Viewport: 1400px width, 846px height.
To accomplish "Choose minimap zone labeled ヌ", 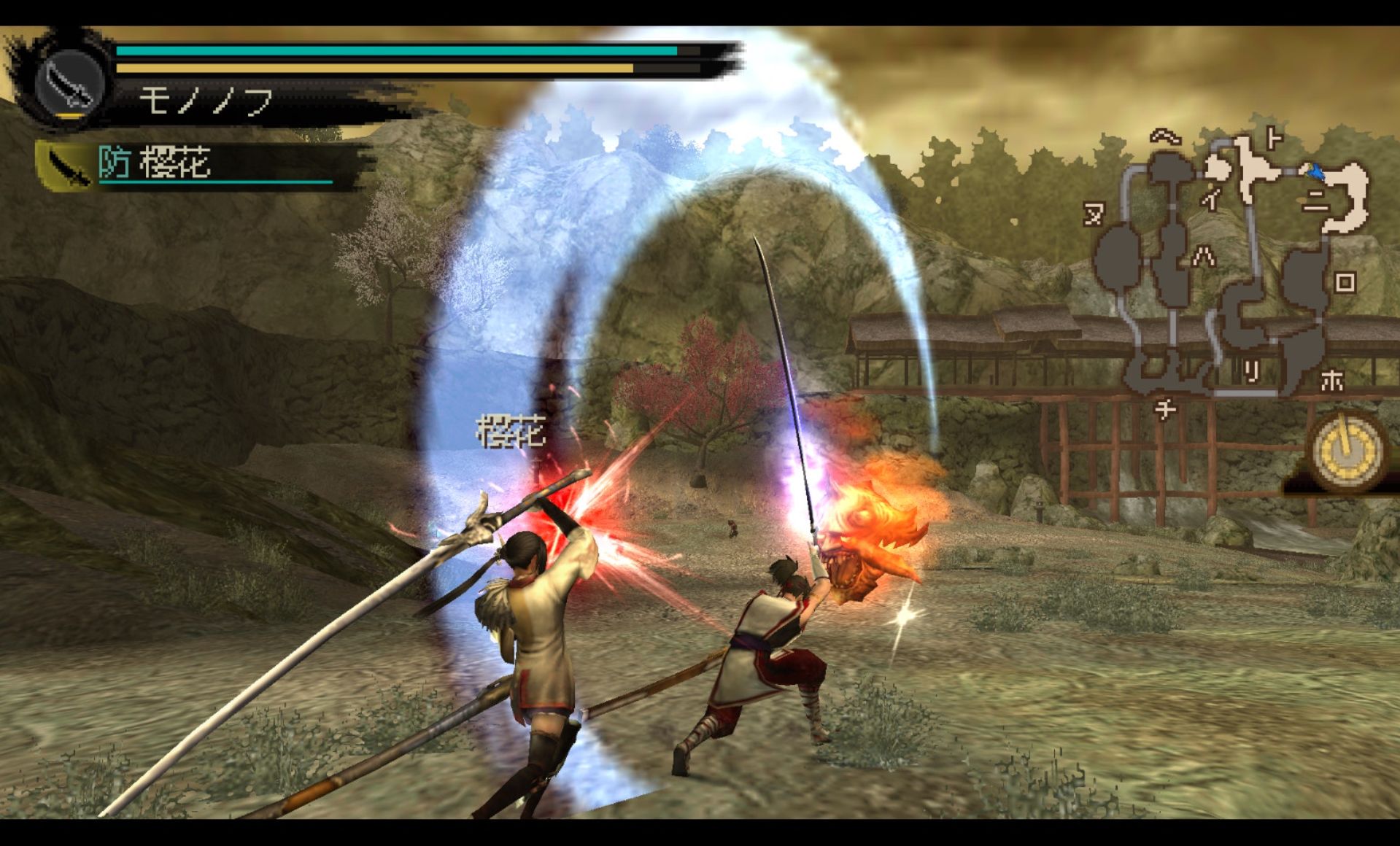I will coord(1093,214).
